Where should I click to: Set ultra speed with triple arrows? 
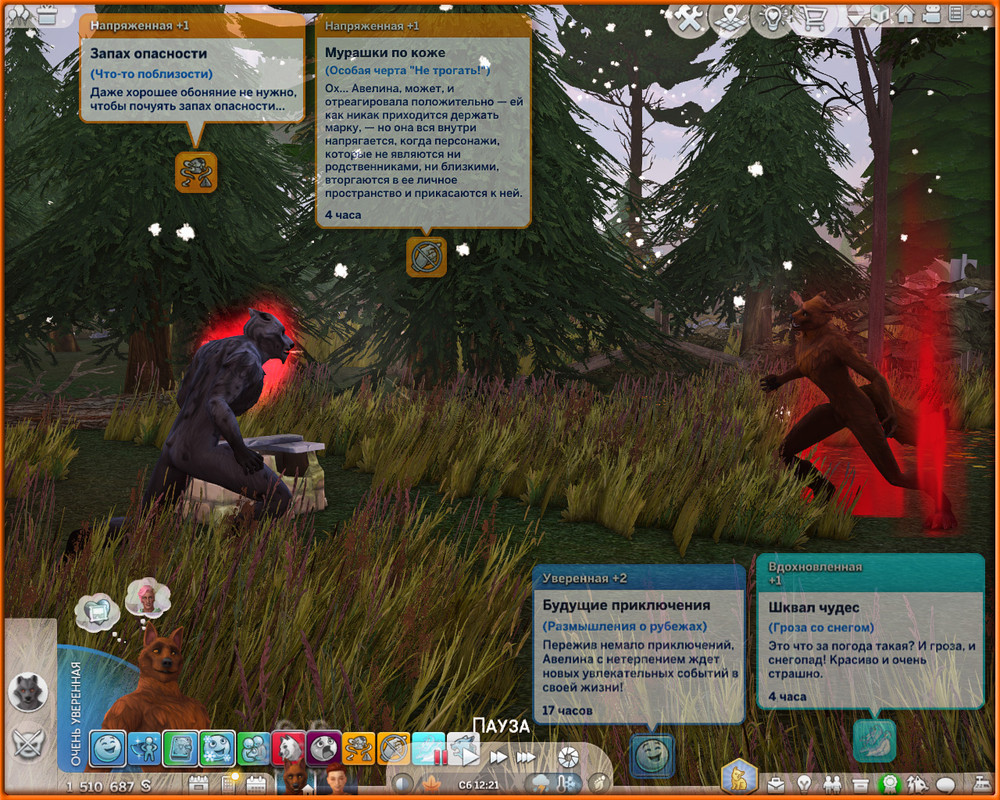click(x=526, y=757)
